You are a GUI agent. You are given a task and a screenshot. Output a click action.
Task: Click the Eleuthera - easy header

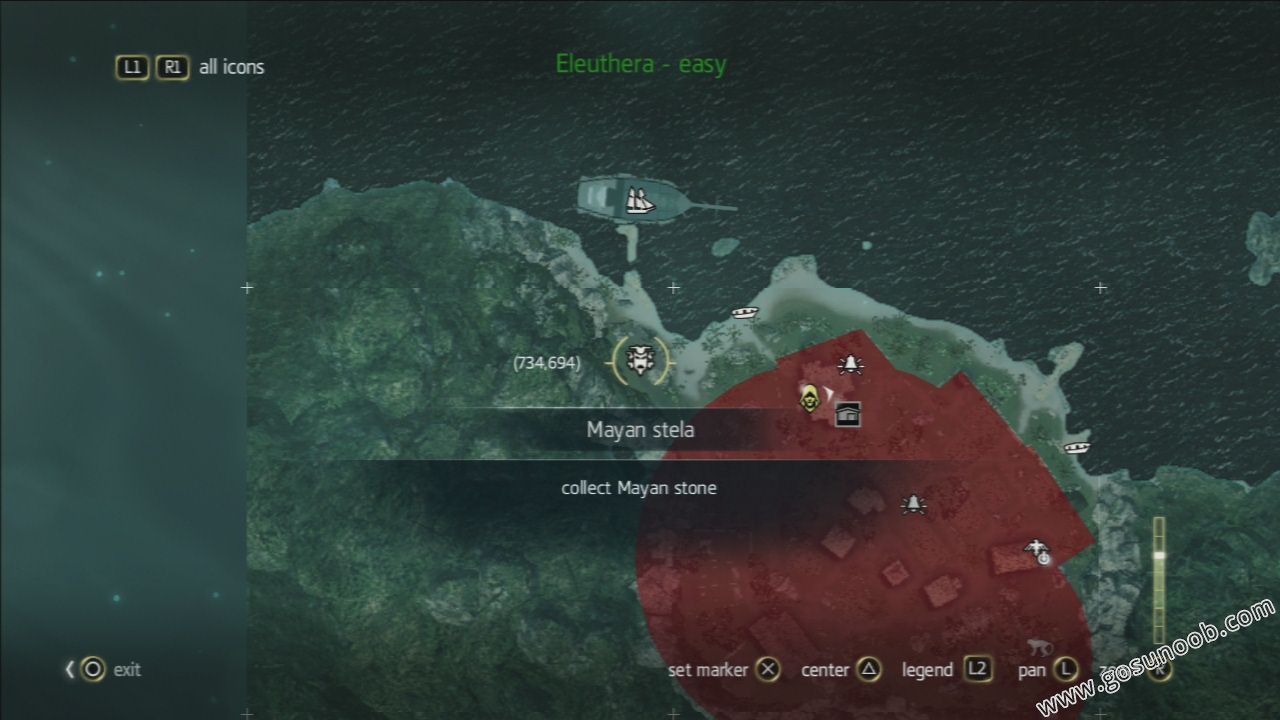point(641,64)
